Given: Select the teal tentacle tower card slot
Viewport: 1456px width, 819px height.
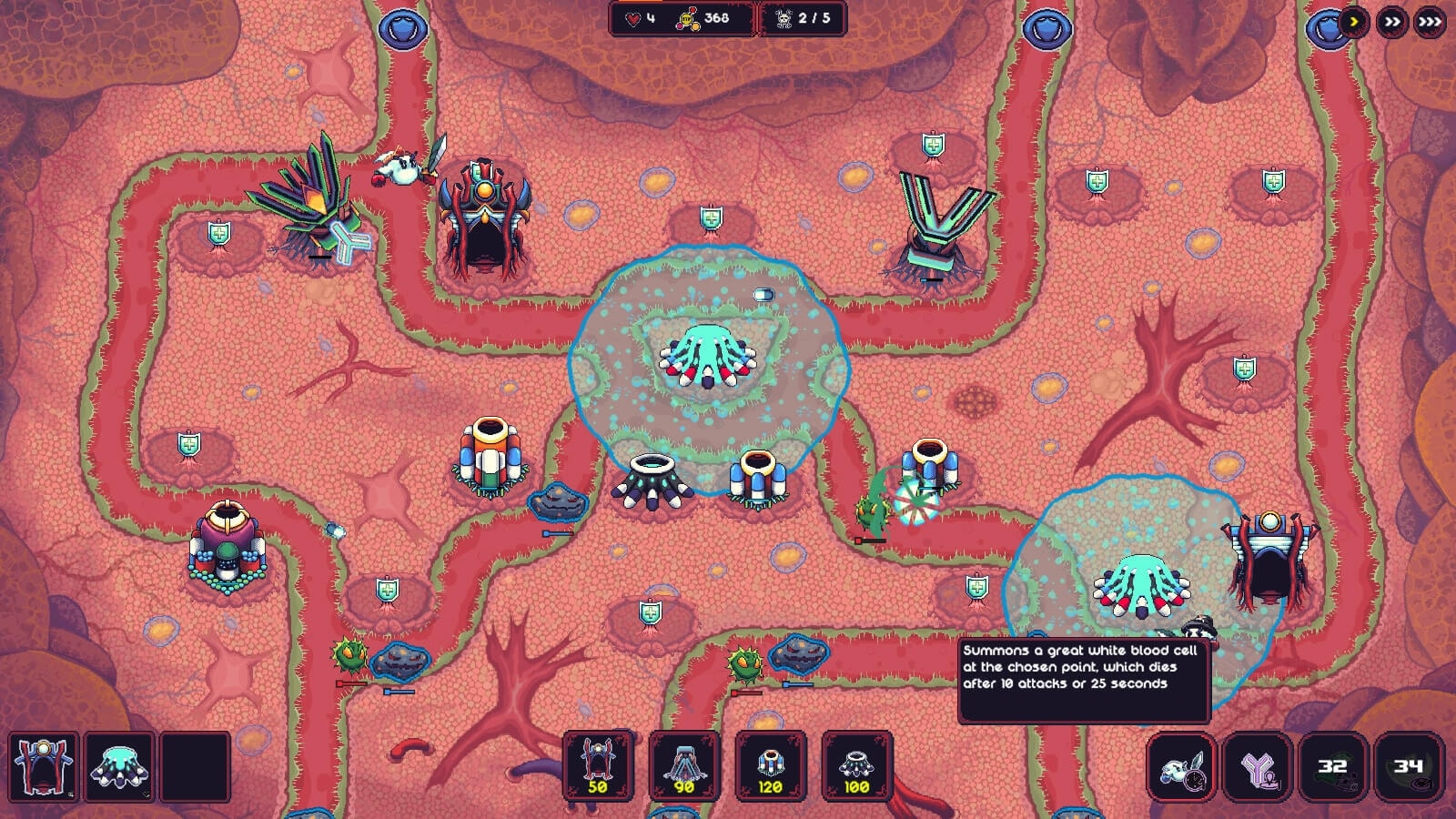Looking at the screenshot, I should tap(119, 766).
